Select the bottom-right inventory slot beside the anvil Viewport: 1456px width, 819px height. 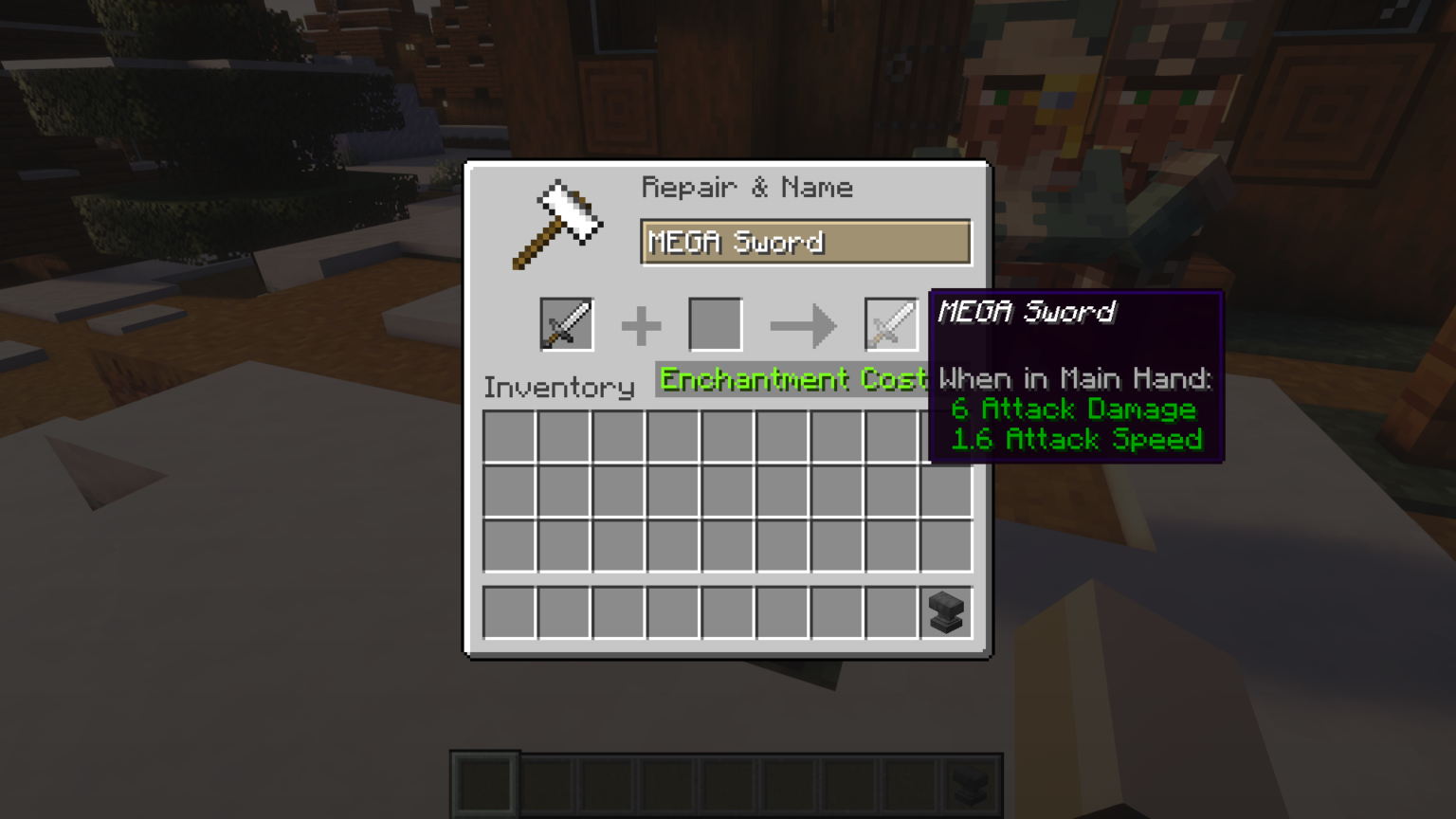891,611
